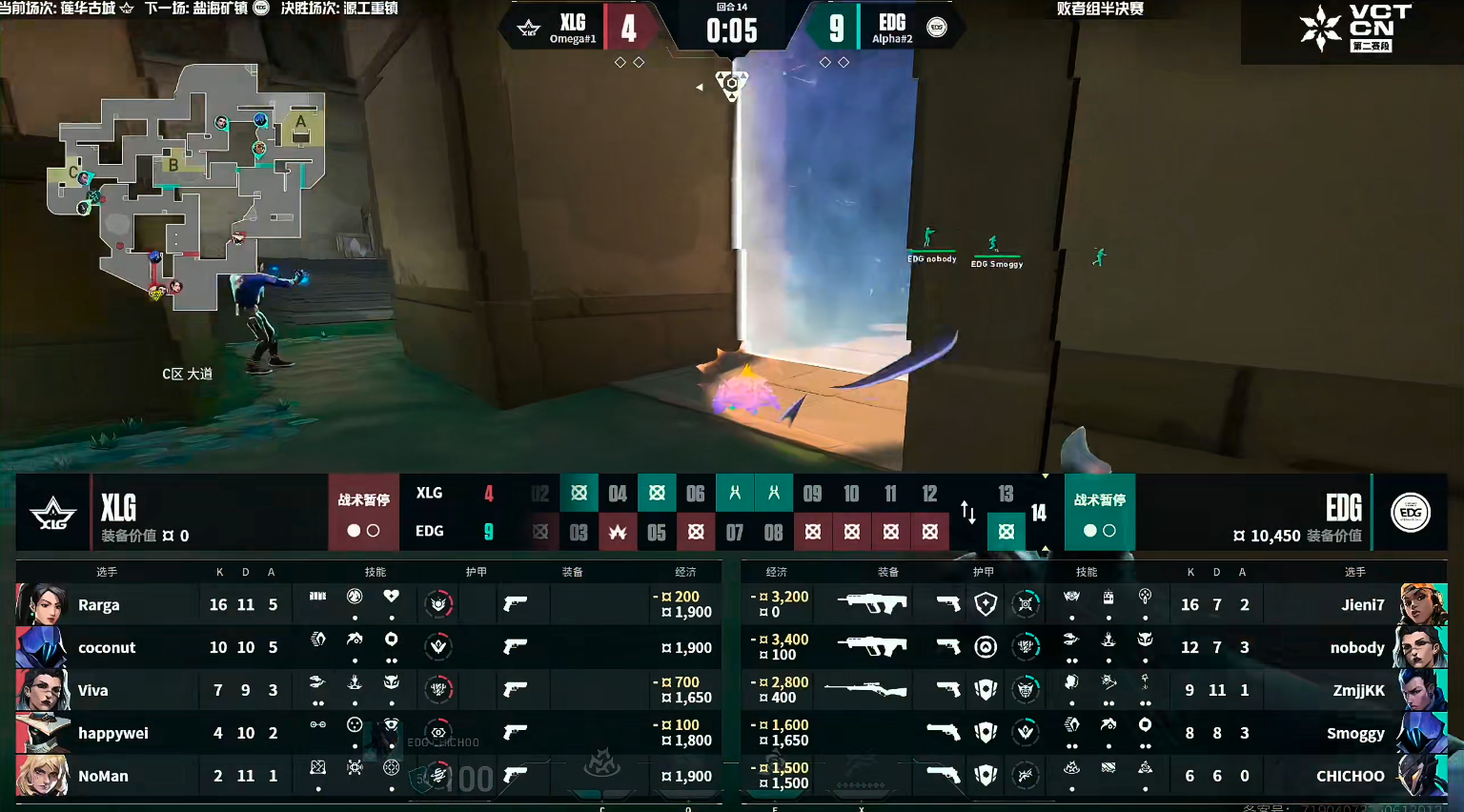Click Rarga's agent portrait
This screenshot has height=812, width=1464.
42,605
